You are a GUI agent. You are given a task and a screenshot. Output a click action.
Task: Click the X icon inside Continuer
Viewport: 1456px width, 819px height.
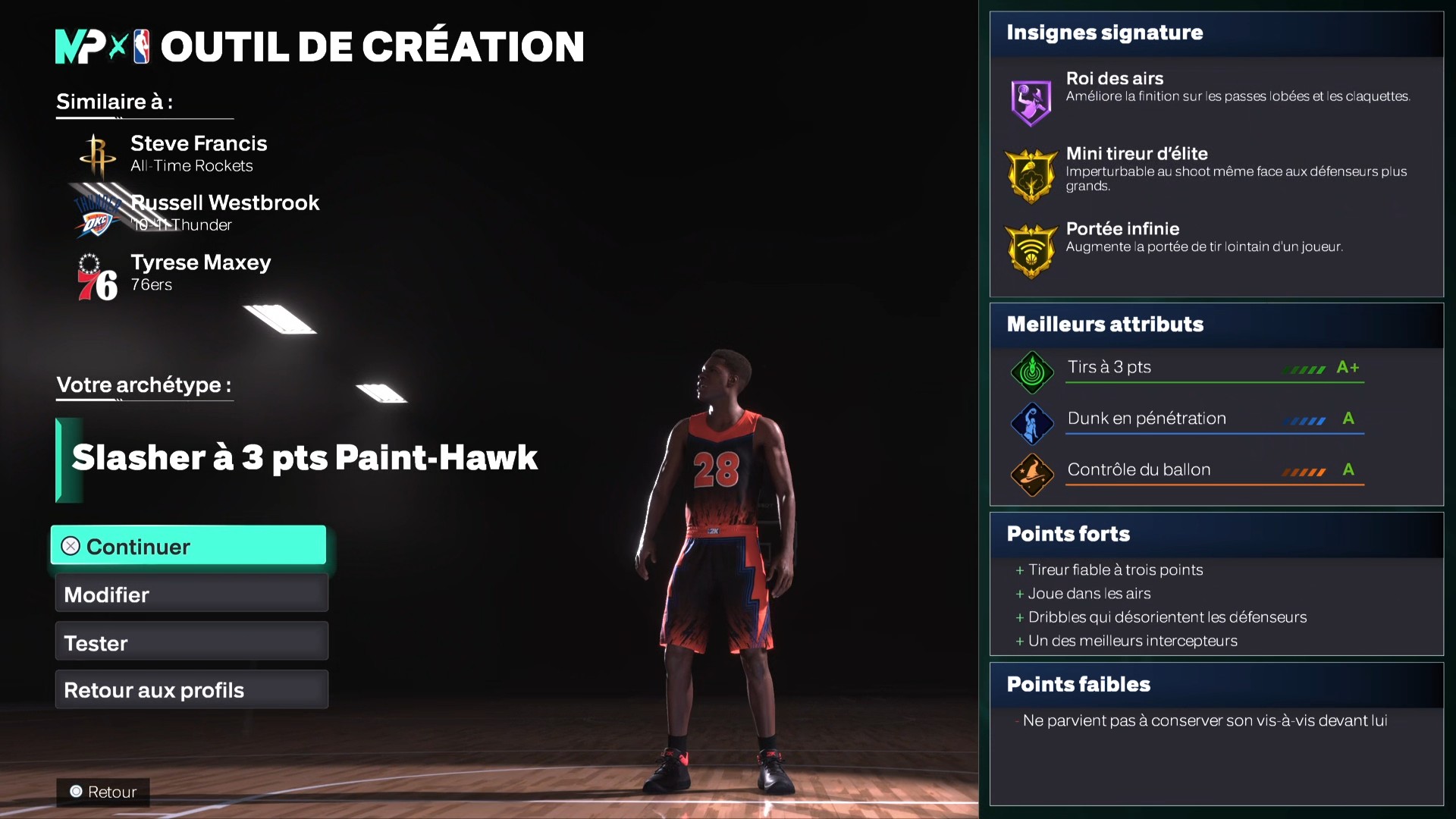(69, 545)
